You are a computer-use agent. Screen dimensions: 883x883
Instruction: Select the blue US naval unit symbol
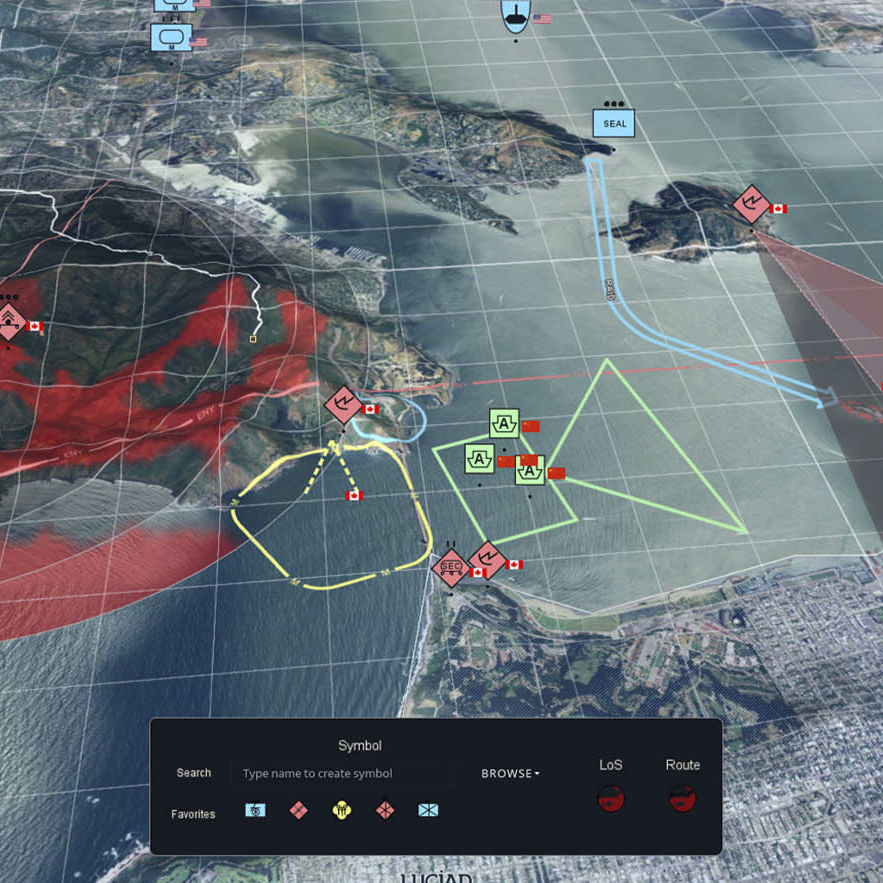516,14
